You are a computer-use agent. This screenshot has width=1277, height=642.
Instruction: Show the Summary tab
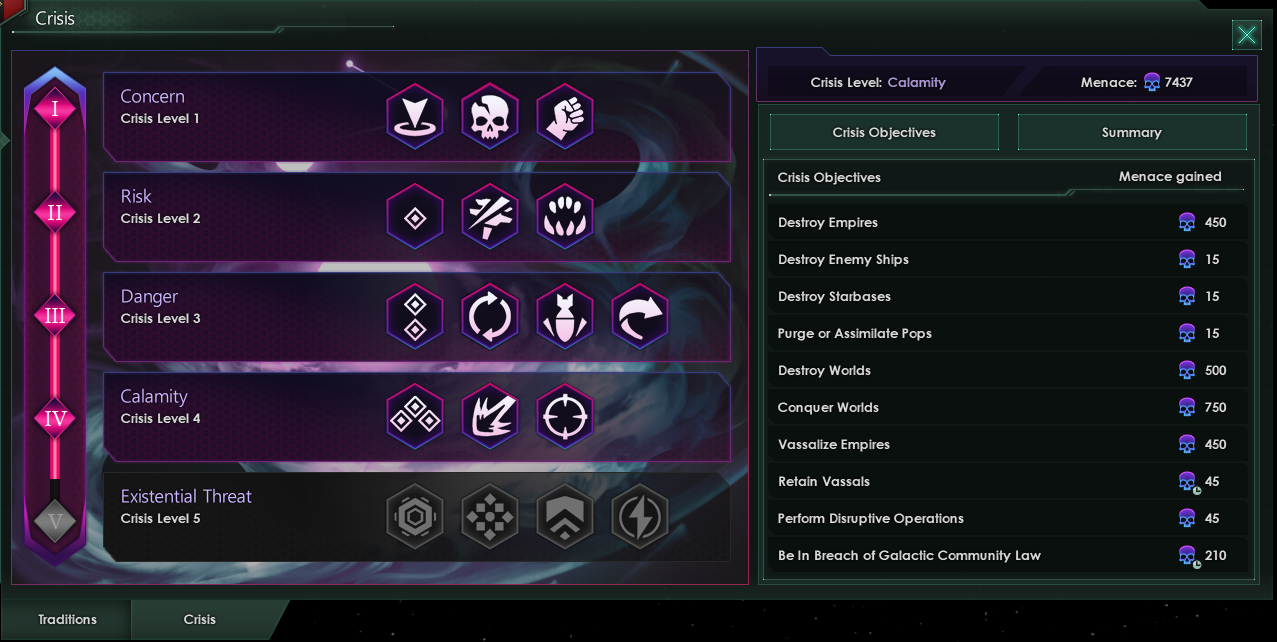1131,132
